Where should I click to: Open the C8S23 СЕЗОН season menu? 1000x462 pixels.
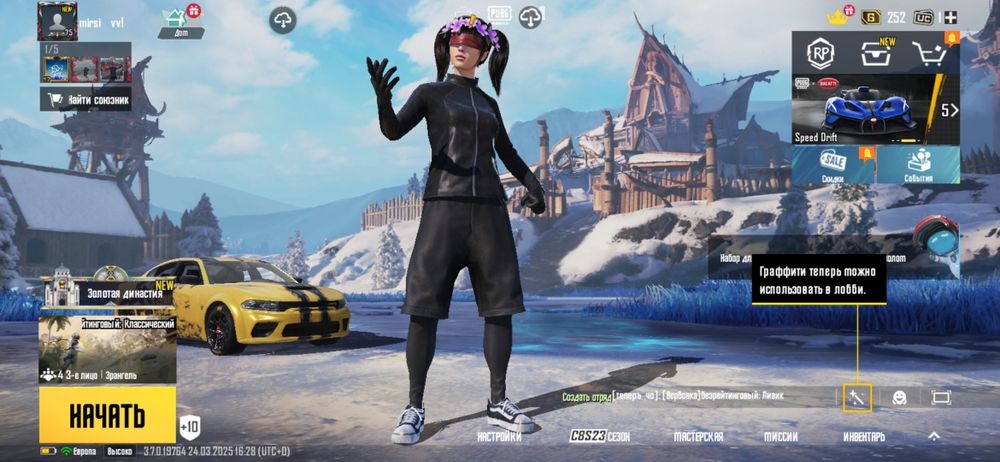click(x=600, y=437)
